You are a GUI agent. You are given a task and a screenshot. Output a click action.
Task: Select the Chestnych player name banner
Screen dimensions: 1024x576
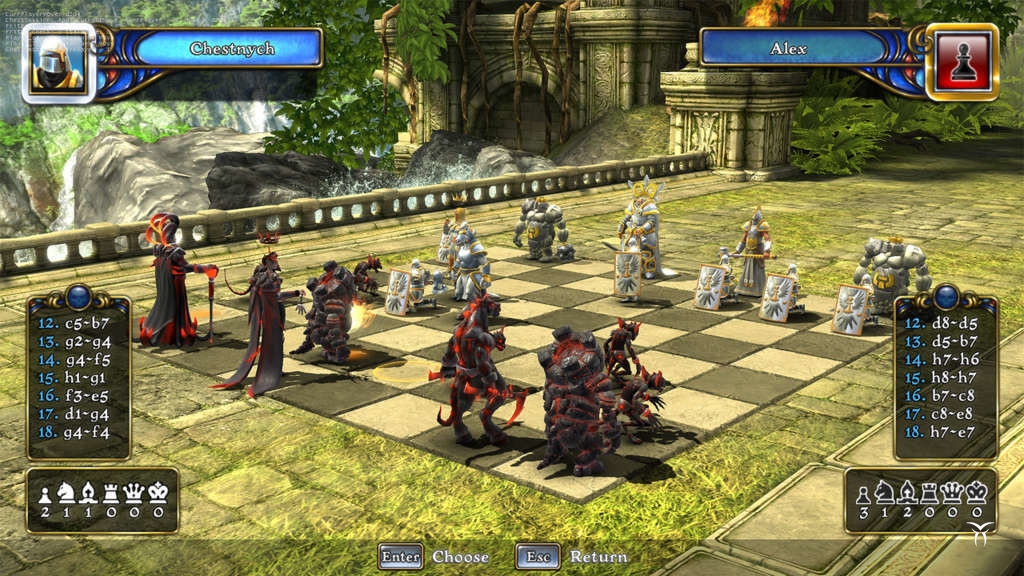[229, 48]
